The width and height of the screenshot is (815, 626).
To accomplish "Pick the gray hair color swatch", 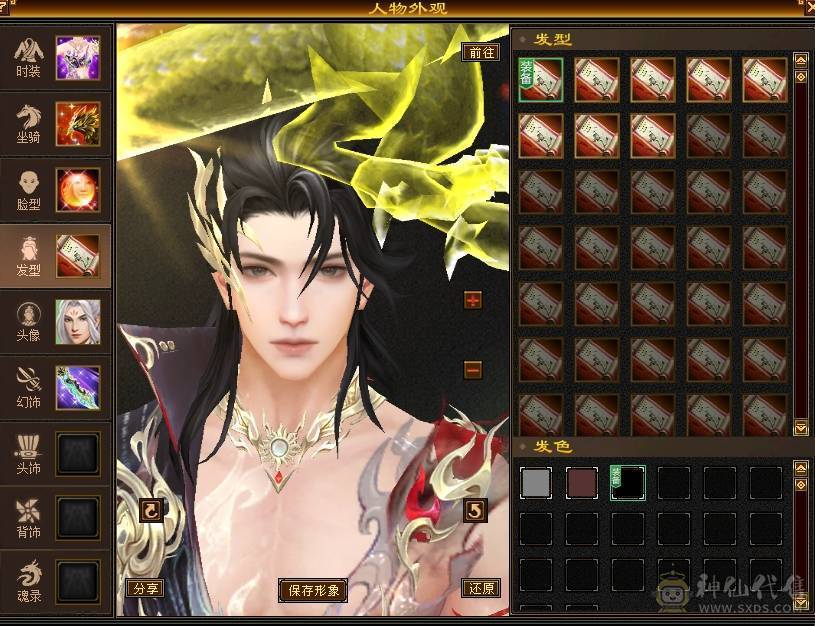I will click(536, 483).
